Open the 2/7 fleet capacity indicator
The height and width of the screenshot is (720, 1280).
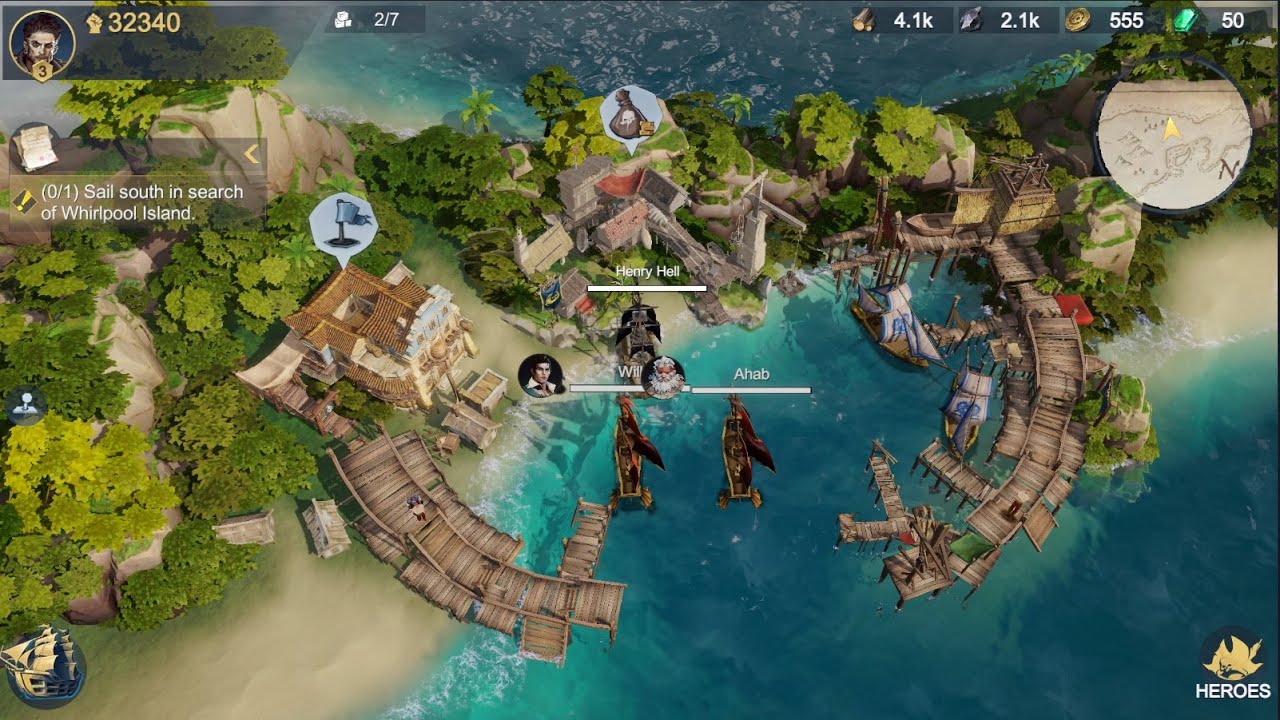tap(374, 19)
